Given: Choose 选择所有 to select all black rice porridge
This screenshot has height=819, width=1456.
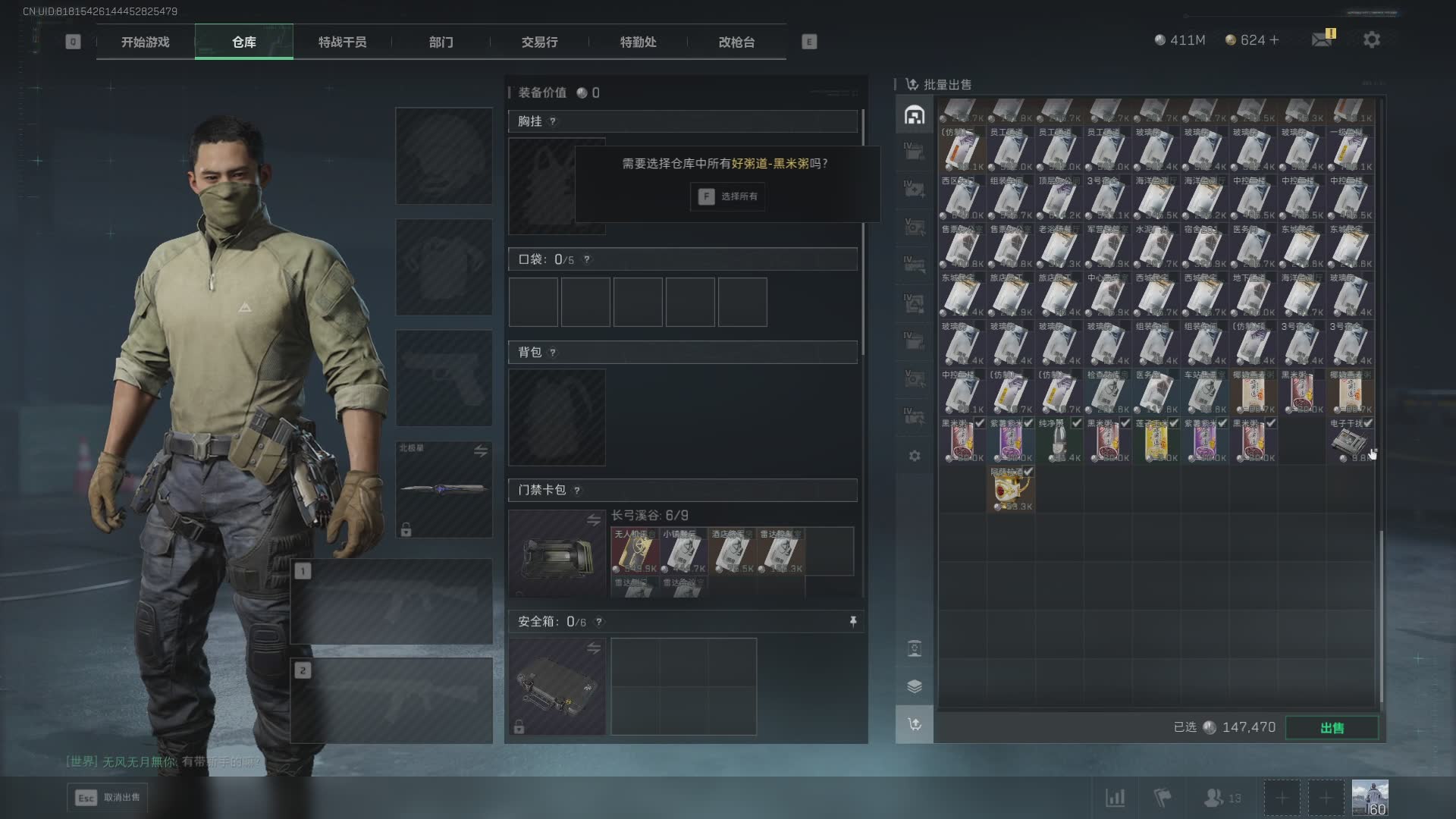Looking at the screenshot, I should [x=727, y=196].
